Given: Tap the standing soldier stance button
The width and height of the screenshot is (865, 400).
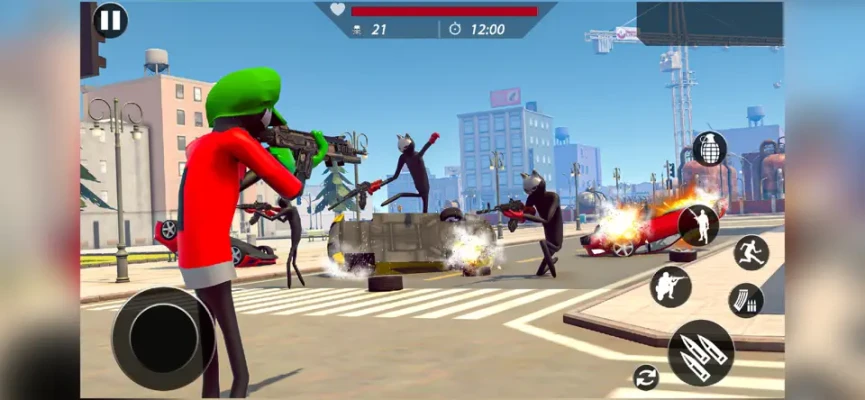Looking at the screenshot, I should 698,225.
